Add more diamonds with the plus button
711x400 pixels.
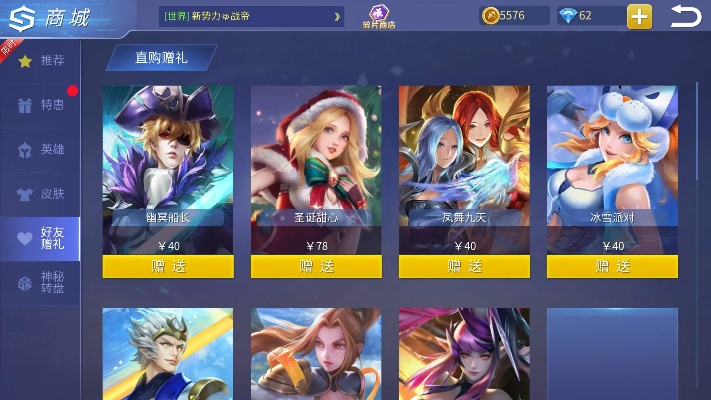pos(640,16)
